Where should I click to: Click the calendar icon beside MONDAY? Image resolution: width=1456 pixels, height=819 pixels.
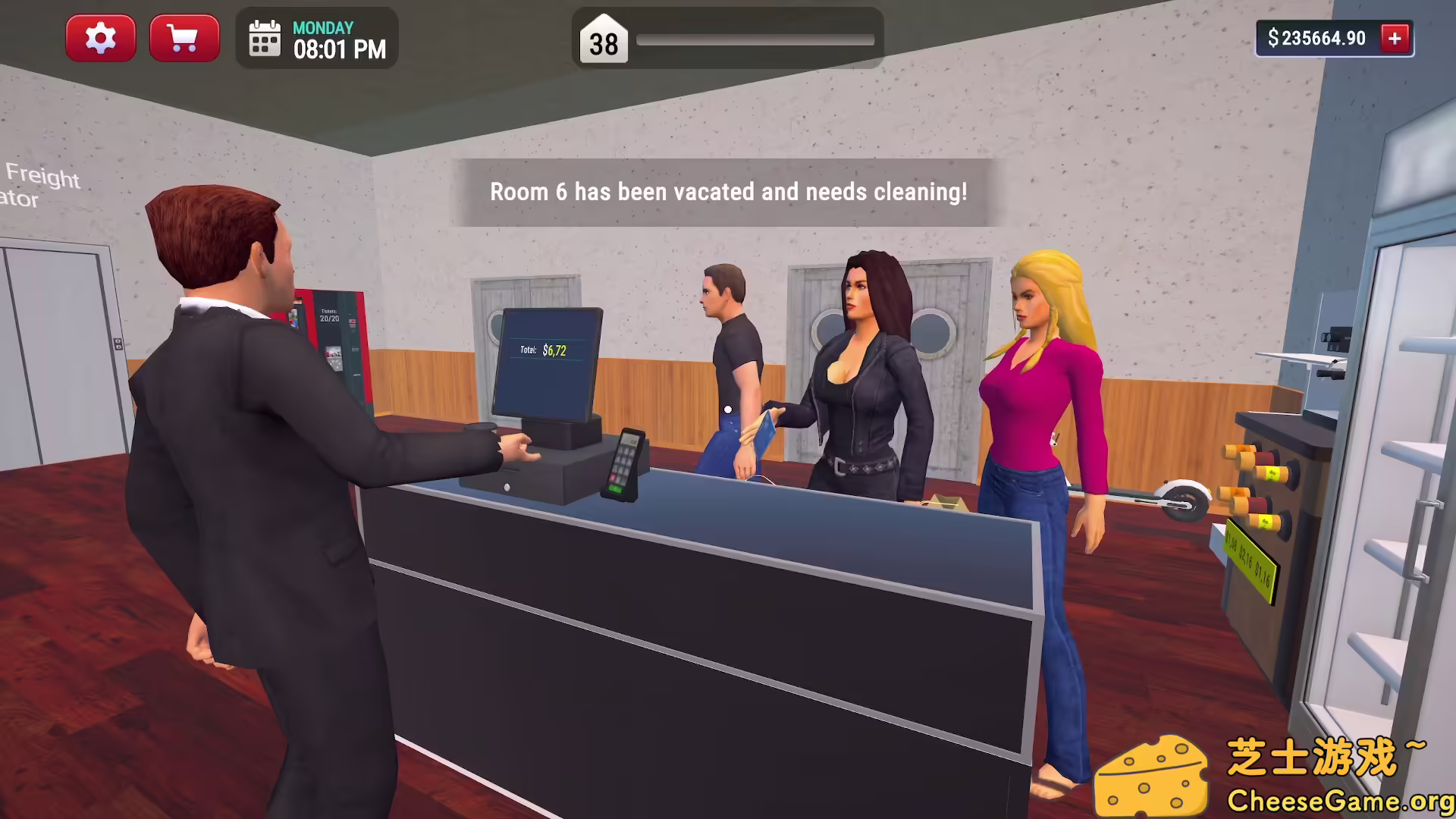click(x=264, y=38)
